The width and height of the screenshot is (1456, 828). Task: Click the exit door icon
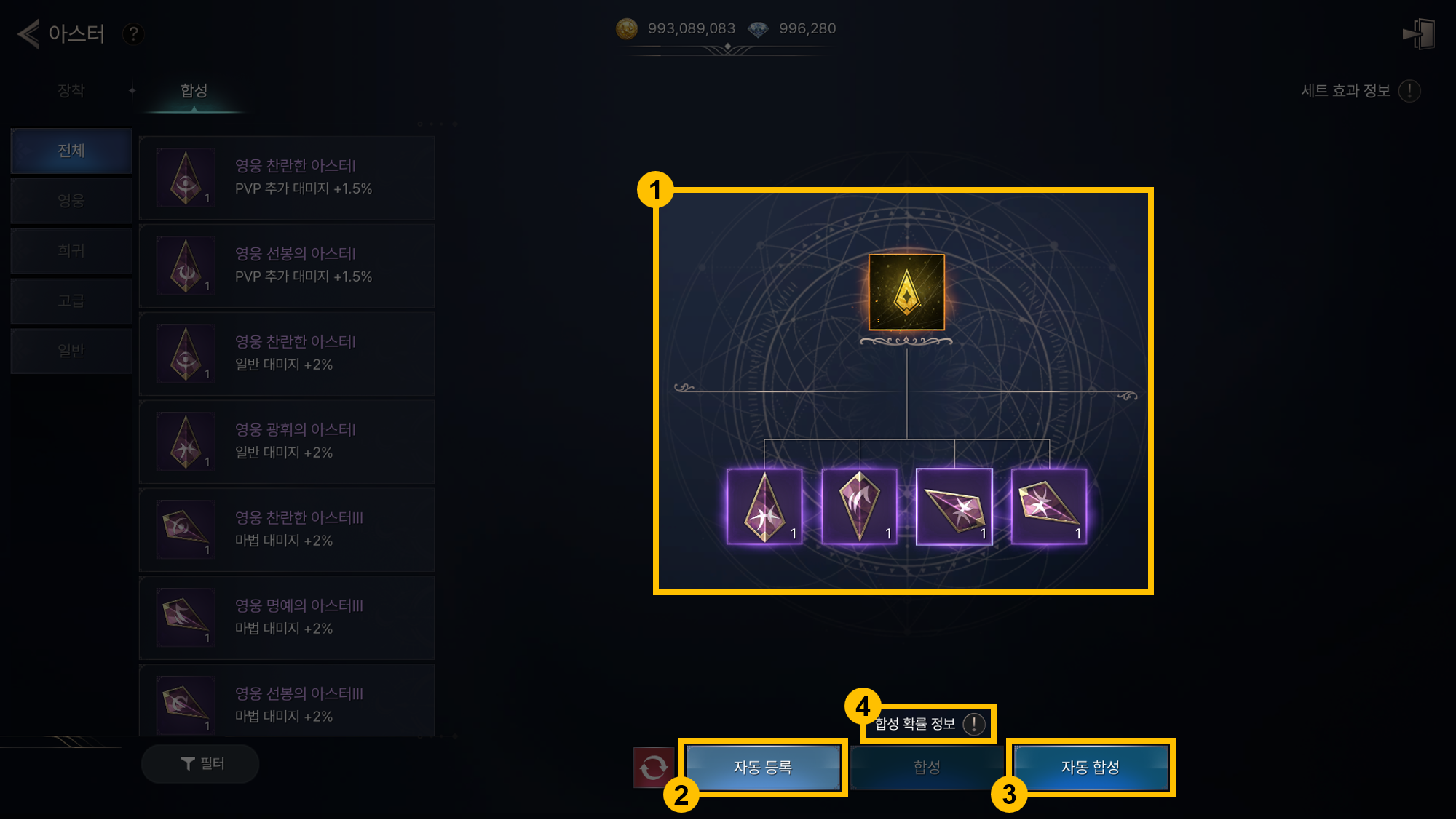[x=1418, y=34]
